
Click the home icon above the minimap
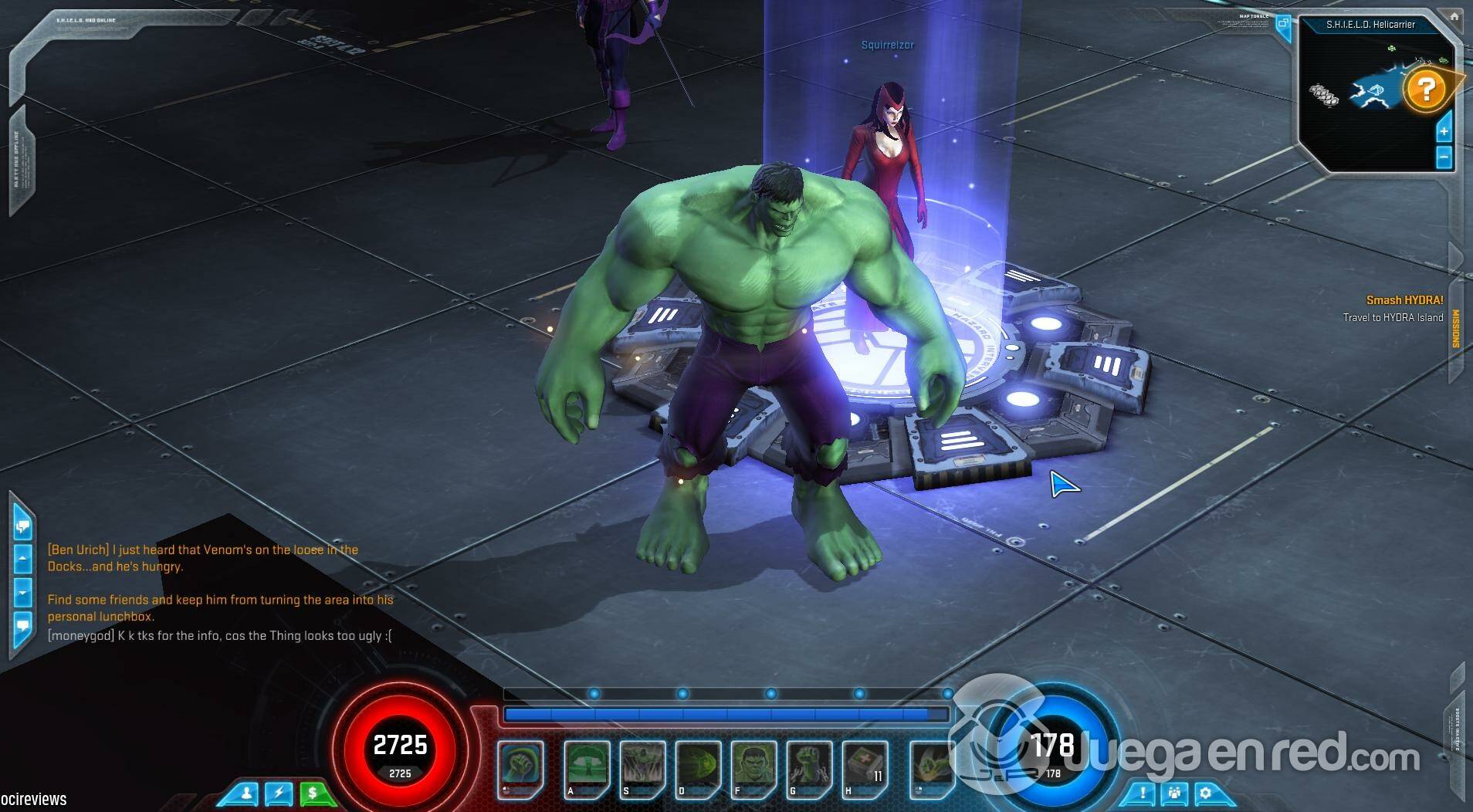tap(1454, 16)
